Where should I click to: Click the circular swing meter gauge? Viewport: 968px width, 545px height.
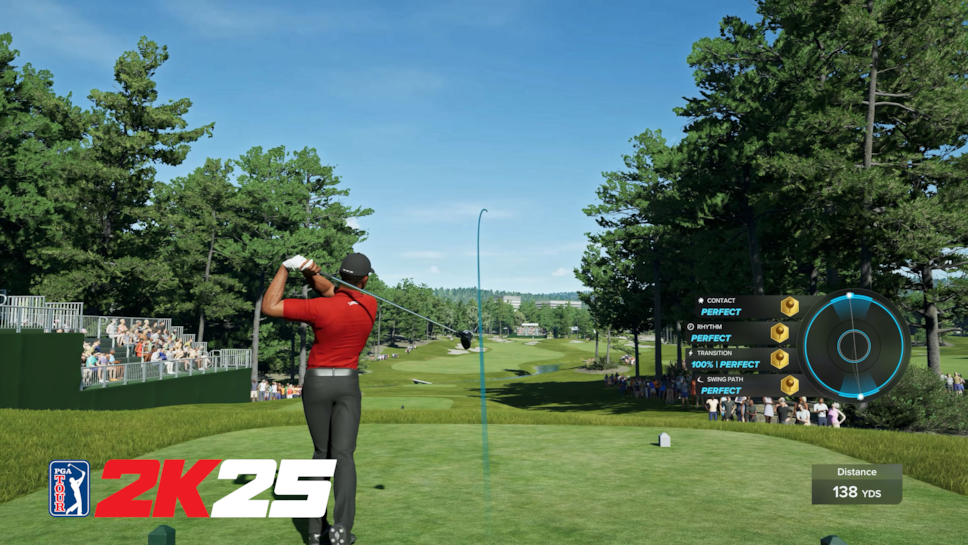[854, 345]
